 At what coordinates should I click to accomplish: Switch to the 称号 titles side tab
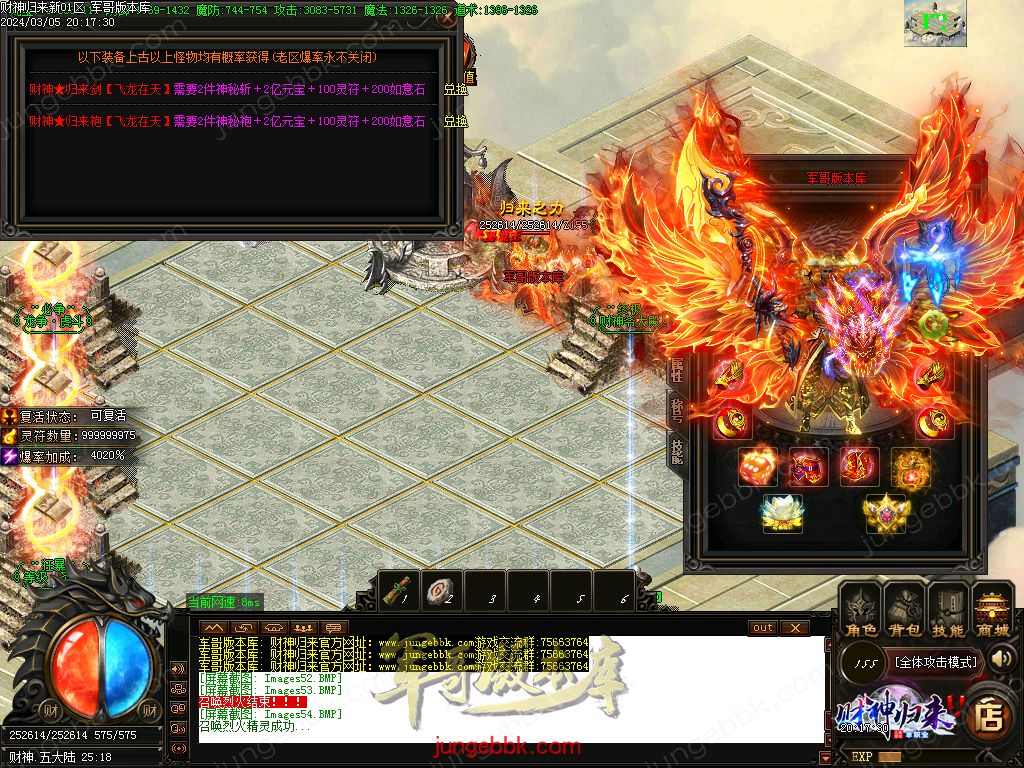click(677, 408)
